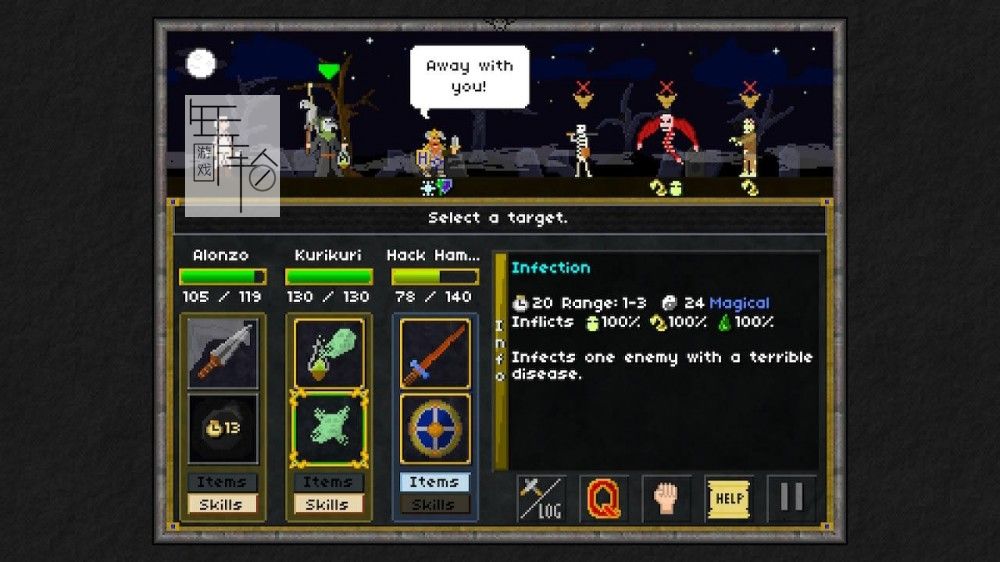This screenshot has width=1000, height=562.
Task: Open the HELP scroll
Action: 729,498
